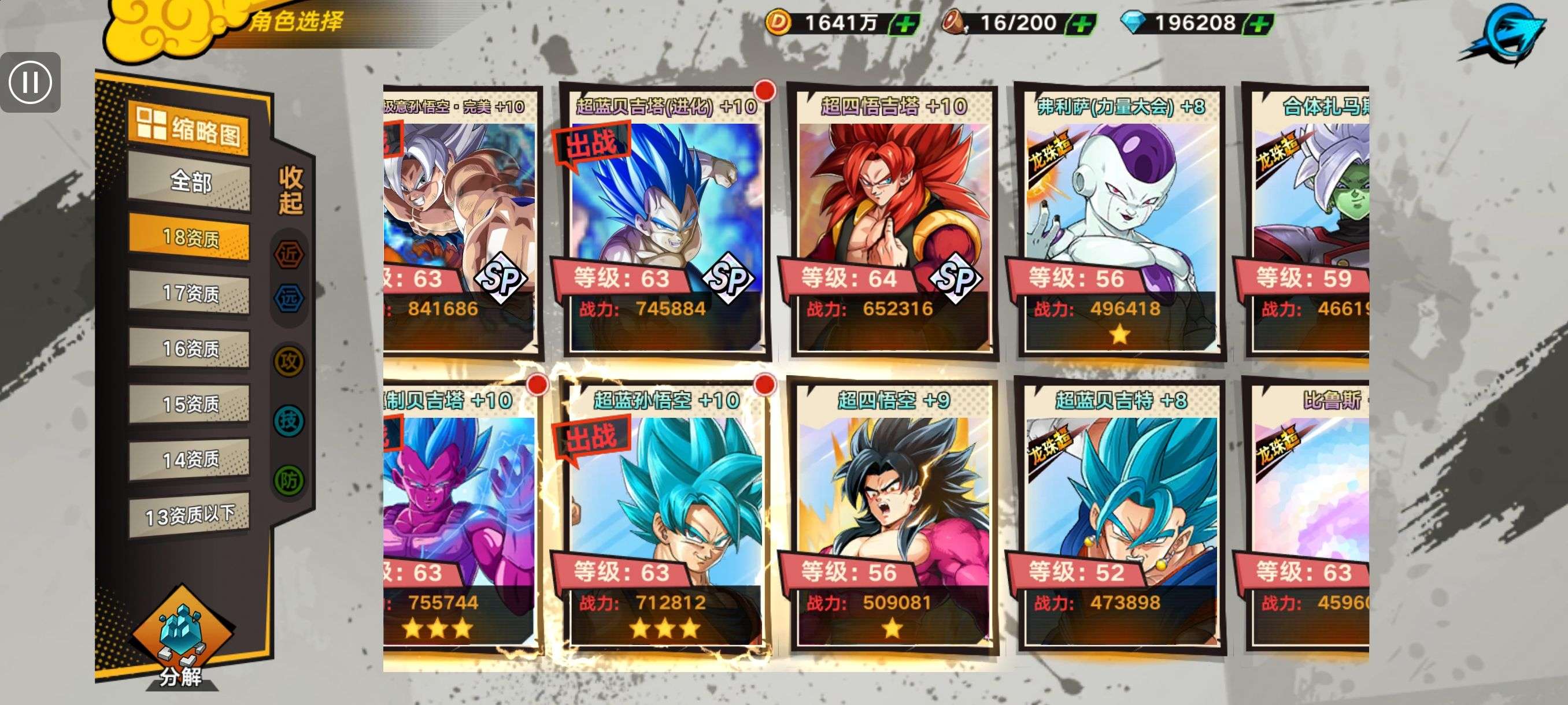This screenshot has width=1568, height=705.
Task: Show the 14资质 characters
Action: click(x=189, y=459)
